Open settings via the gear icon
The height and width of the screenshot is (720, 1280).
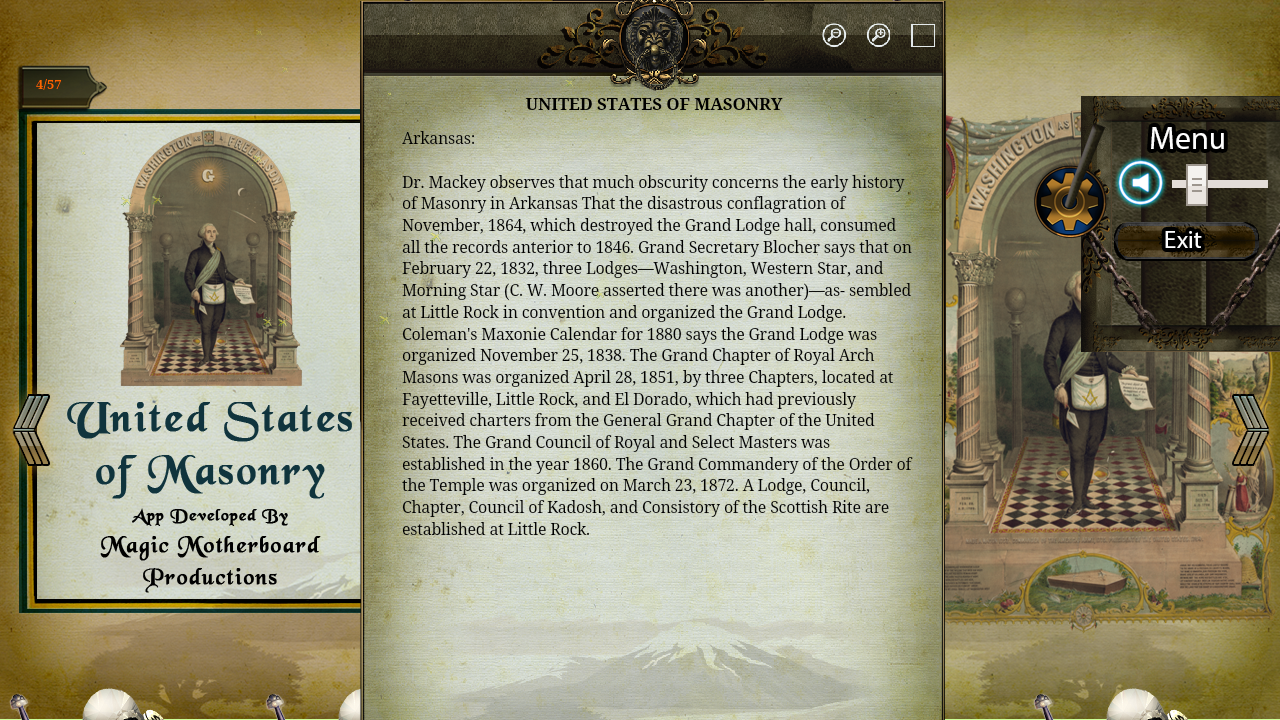(x=1069, y=200)
